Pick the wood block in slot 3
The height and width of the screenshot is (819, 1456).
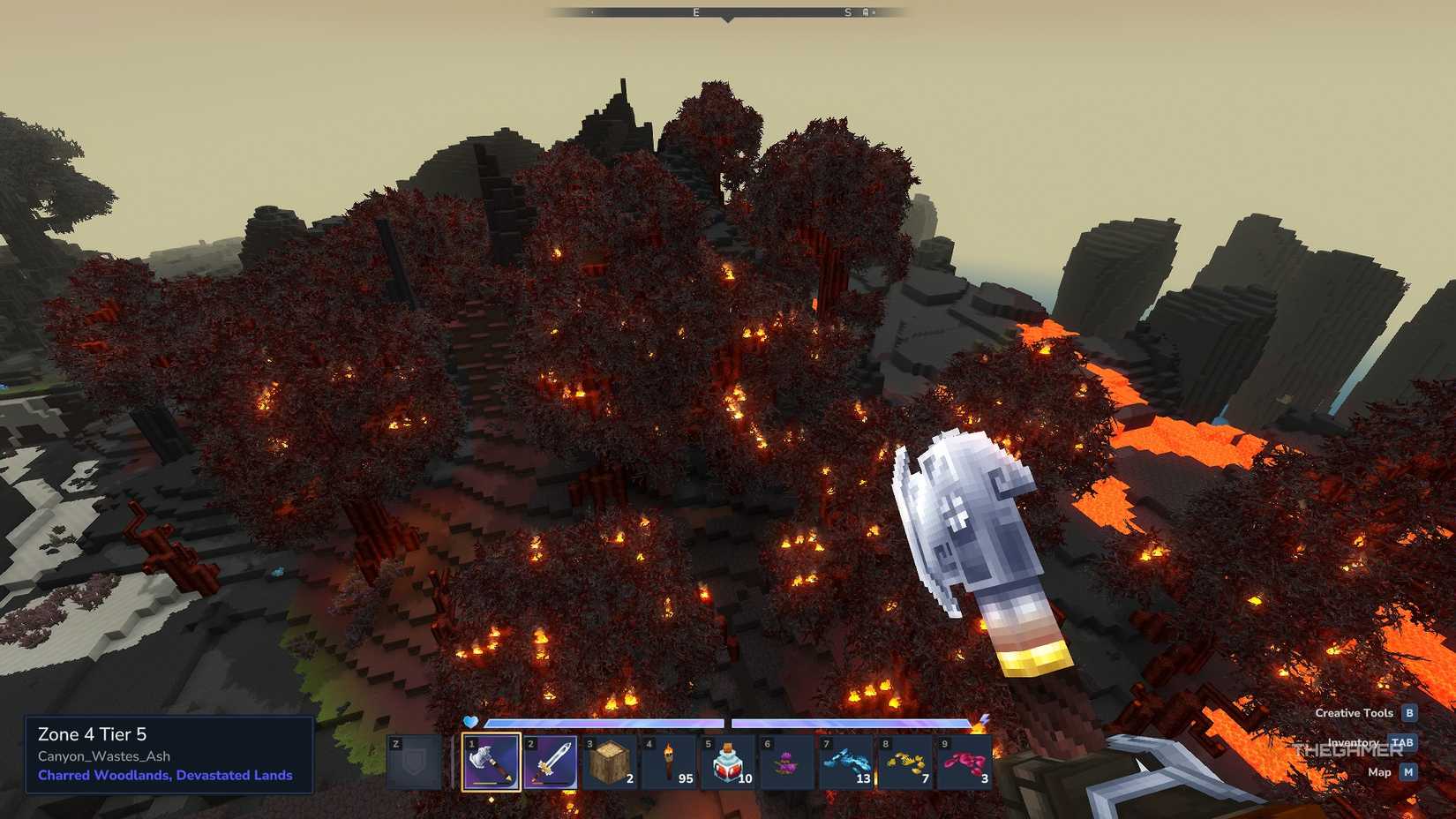click(x=611, y=763)
